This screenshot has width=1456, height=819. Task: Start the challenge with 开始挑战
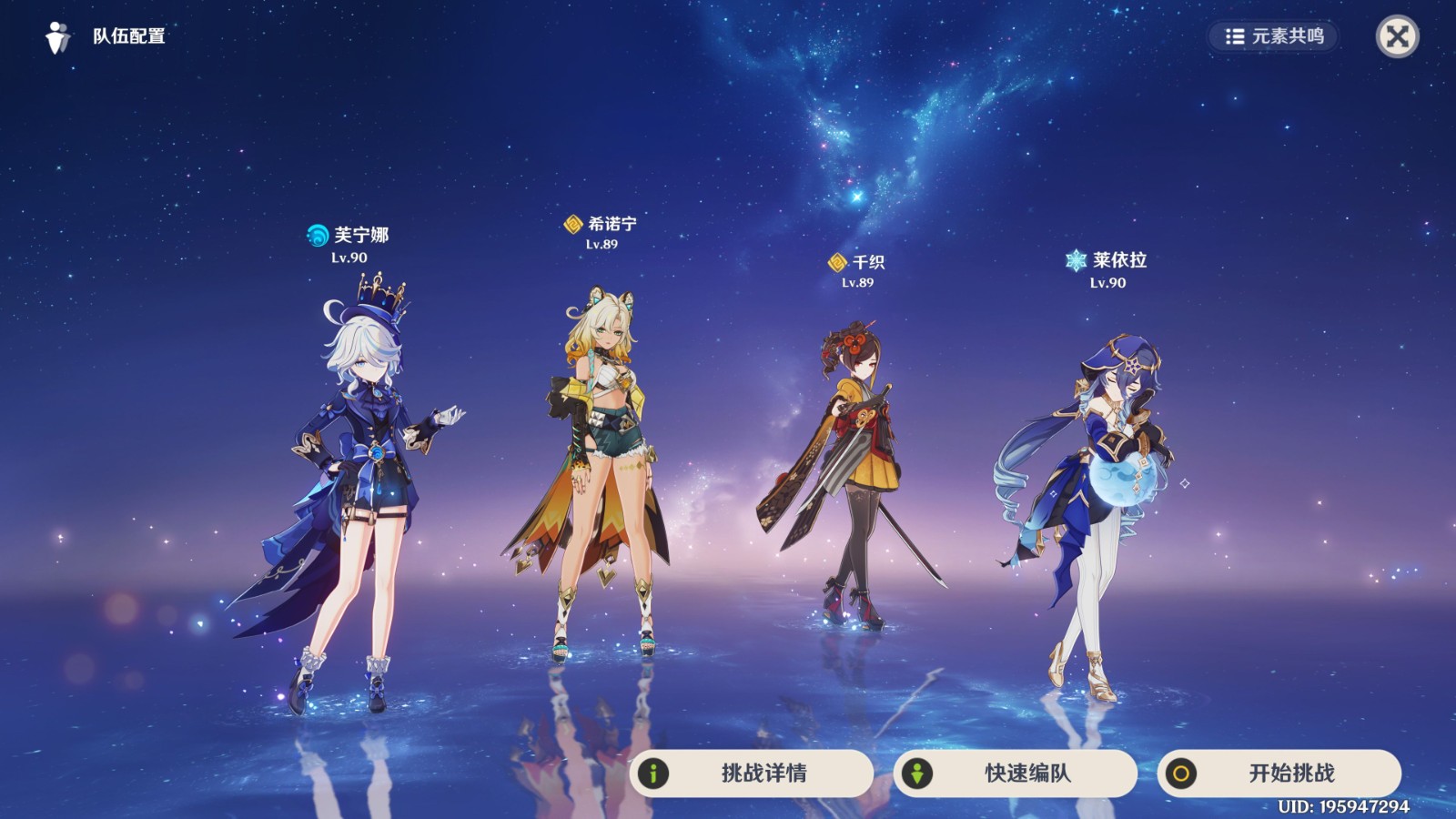tap(1279, 773)
